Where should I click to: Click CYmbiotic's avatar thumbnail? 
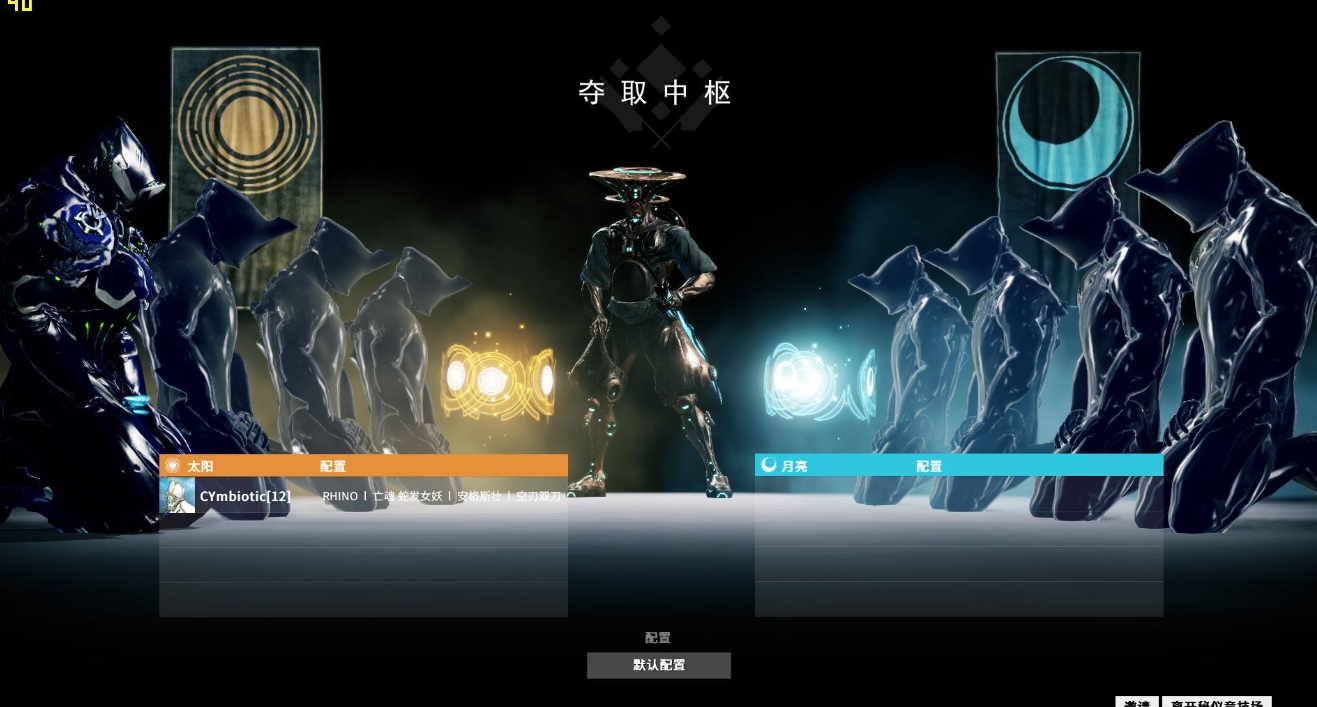point(177,496)
